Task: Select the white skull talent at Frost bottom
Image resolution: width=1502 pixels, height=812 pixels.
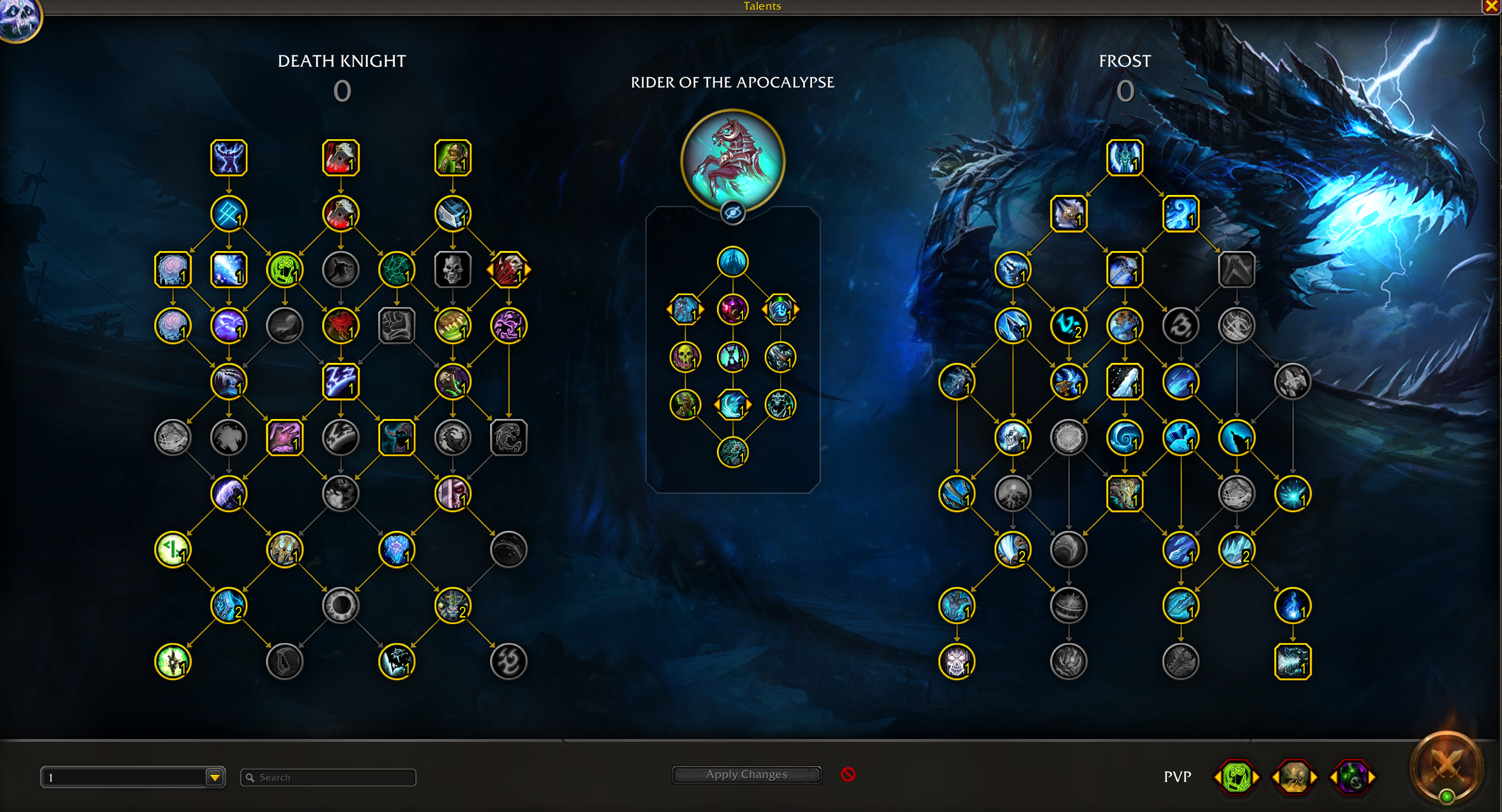Action: click(956, 661)
